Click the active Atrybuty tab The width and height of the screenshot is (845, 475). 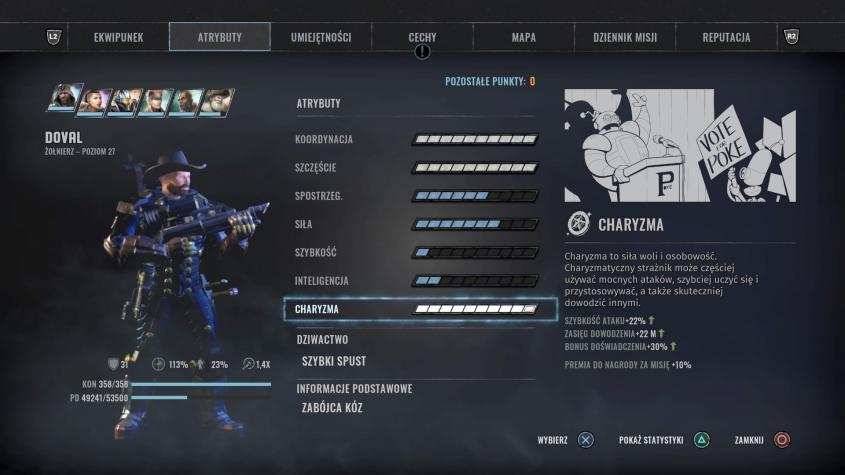[220, 37]
